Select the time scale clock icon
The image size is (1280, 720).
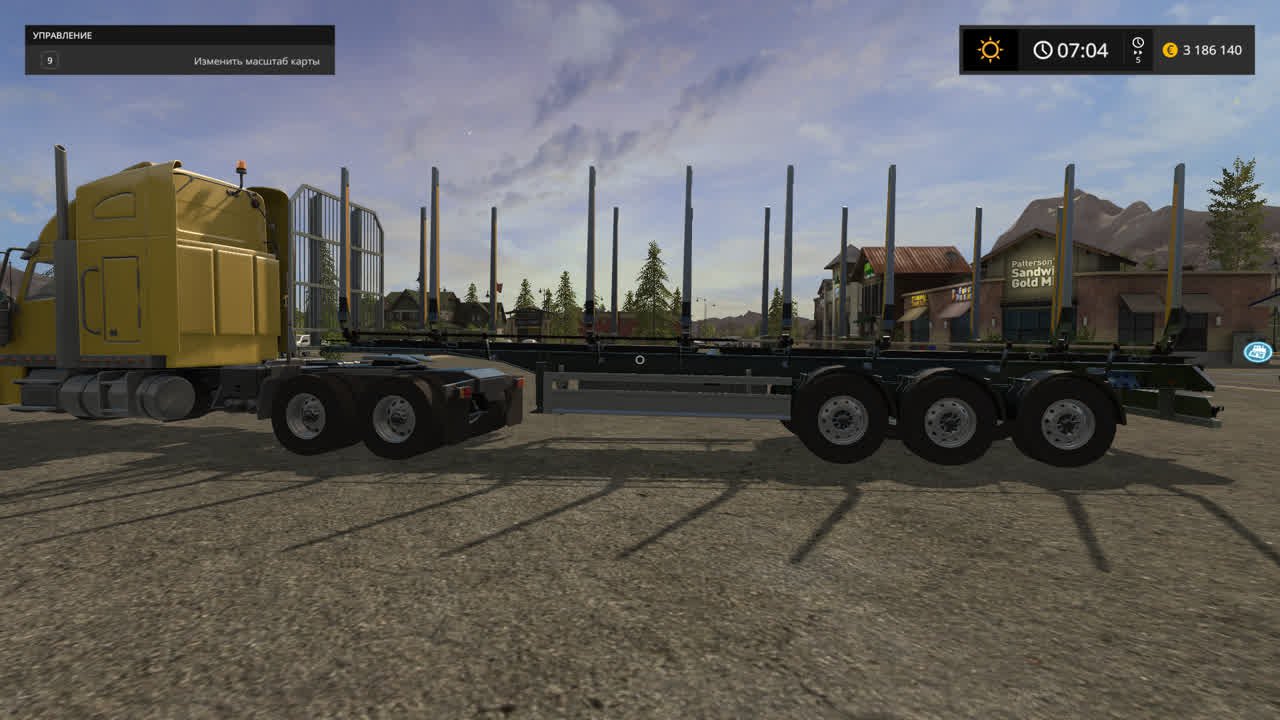tap(1137, 44)
